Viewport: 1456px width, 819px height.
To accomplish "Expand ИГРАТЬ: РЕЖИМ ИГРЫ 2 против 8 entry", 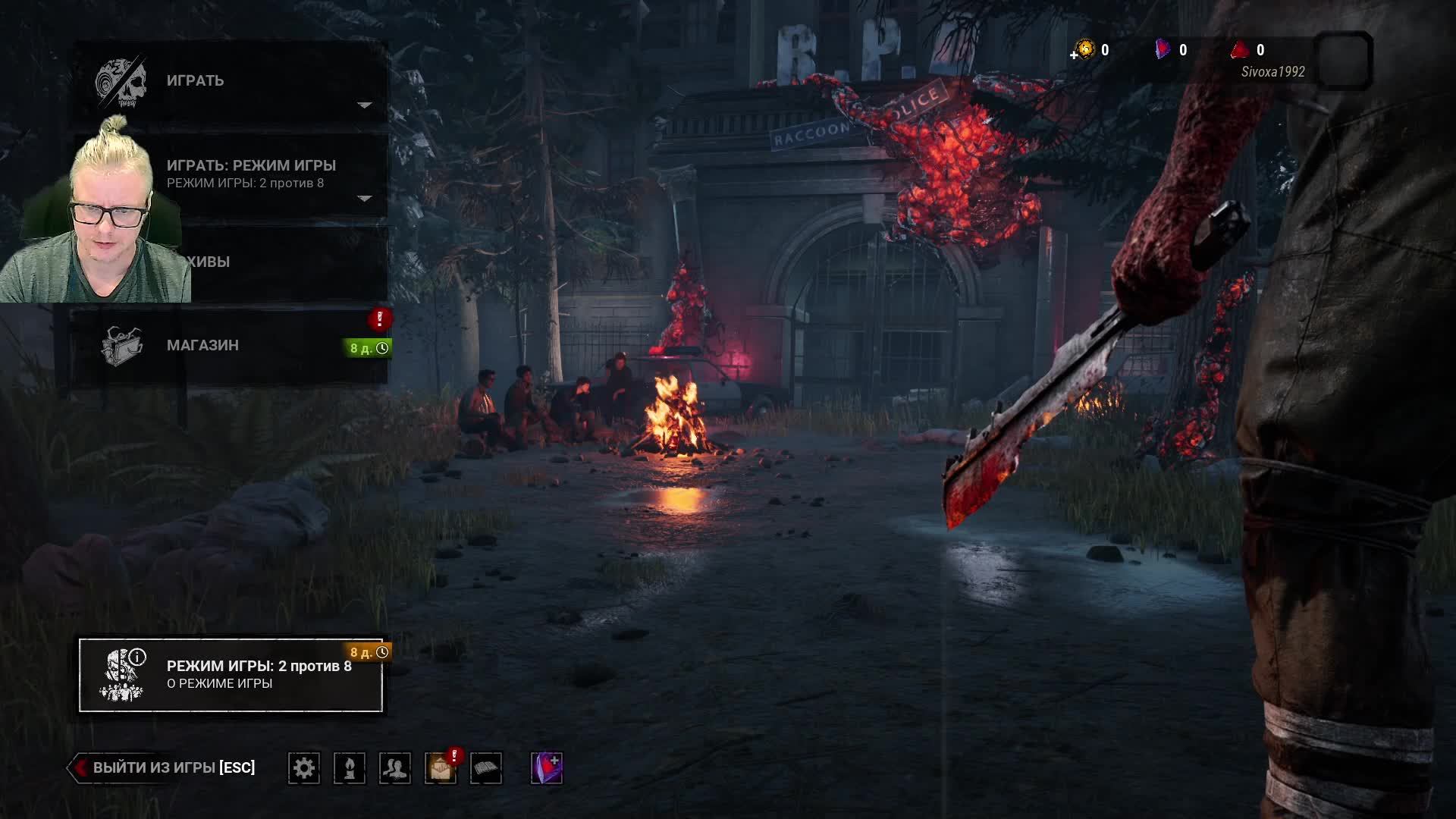I will coord(250,174).
